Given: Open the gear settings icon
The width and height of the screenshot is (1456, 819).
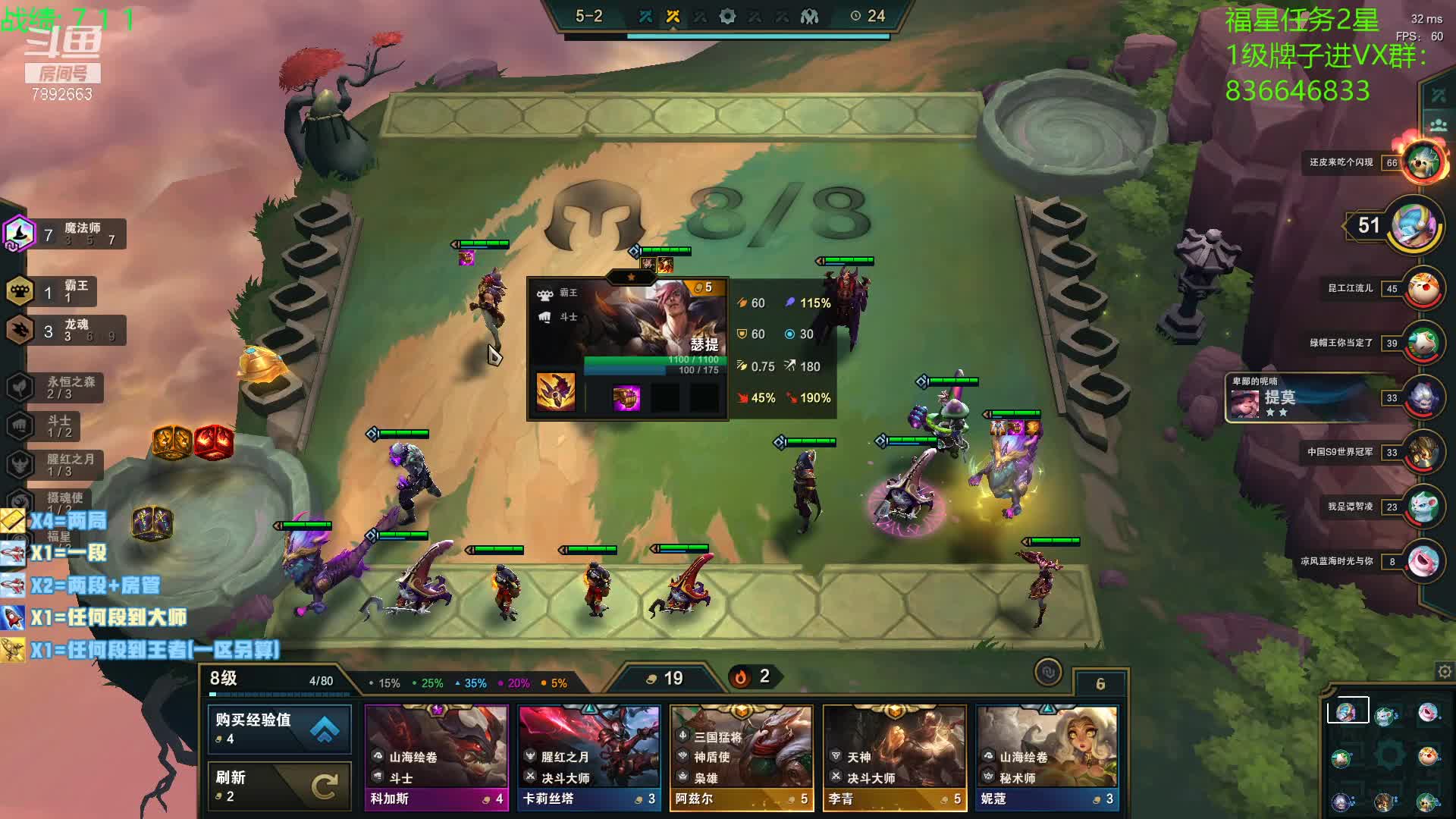Looking at the screenshot, I should 1445,672.
